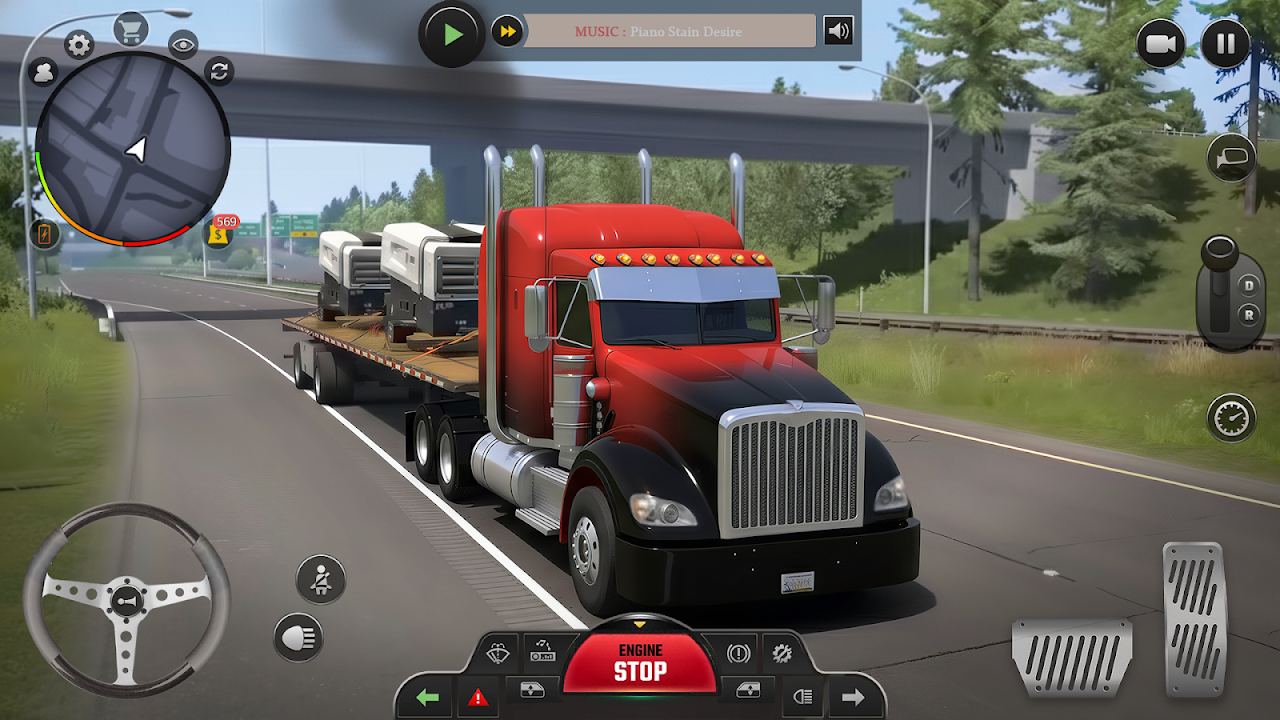
Task: Click the red Engine Stop button
Action: pyautogui.click(x=640, y=664)
